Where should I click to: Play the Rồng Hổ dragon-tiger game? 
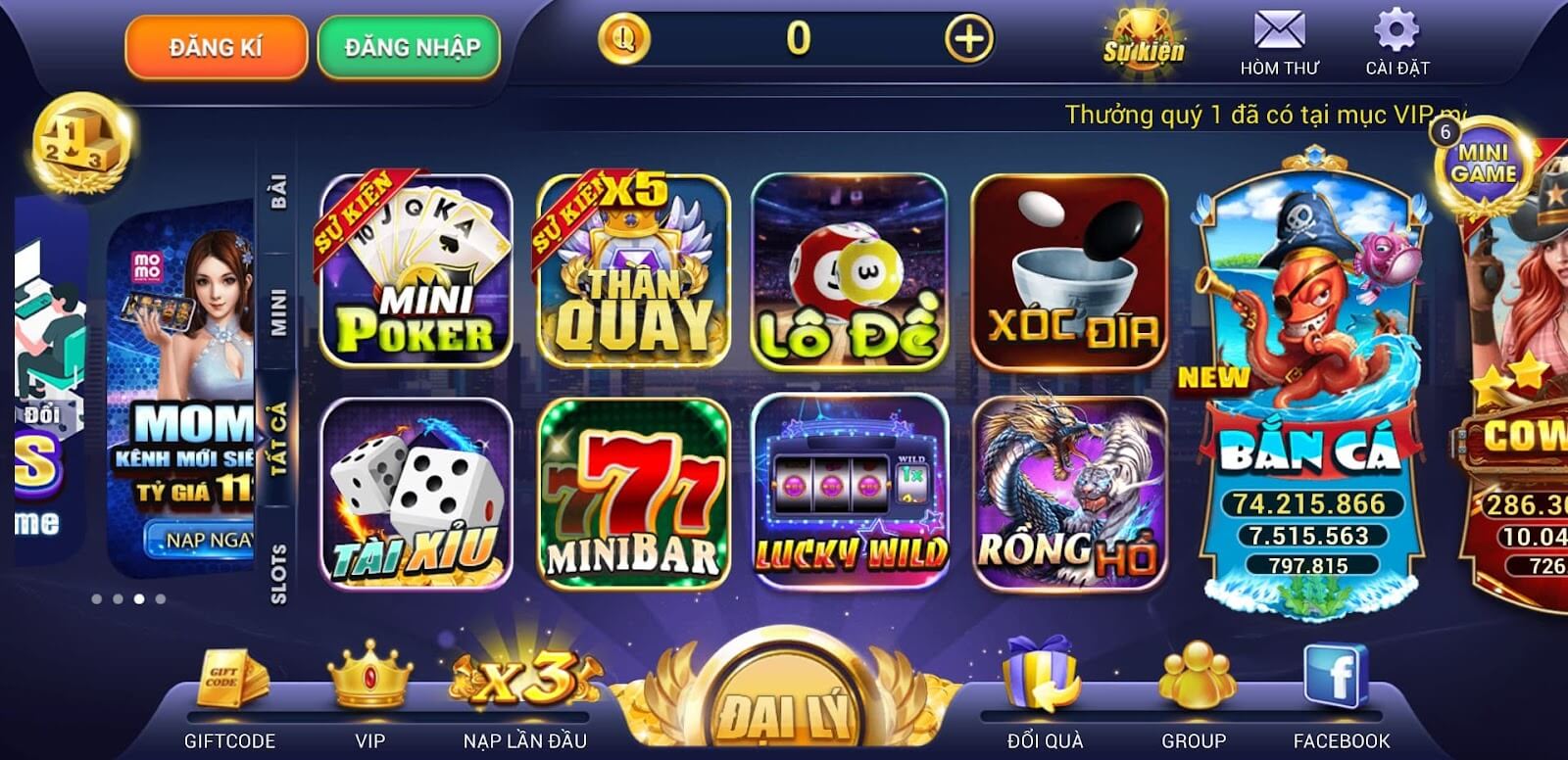1068,490
